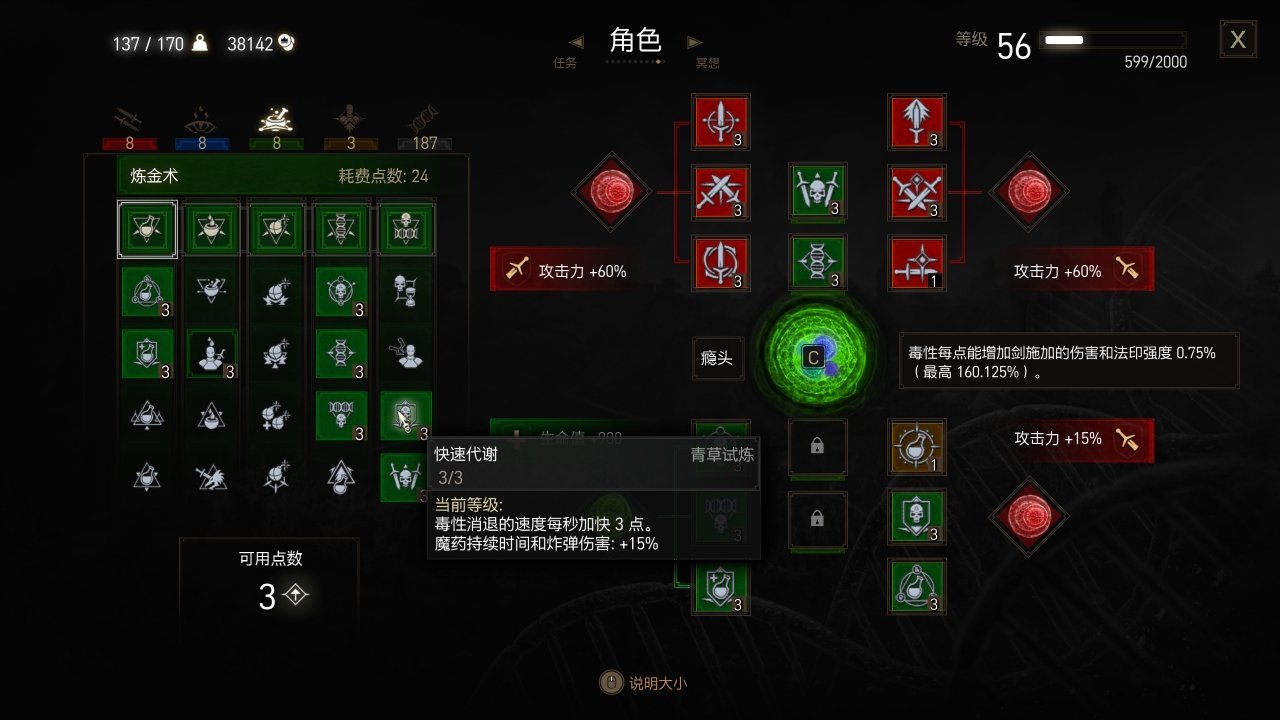Select the skull hourglass skill in the alchemy tree
Viewport: 1280px width, 720px height.
pyautogui.click(x=406, y=290)
